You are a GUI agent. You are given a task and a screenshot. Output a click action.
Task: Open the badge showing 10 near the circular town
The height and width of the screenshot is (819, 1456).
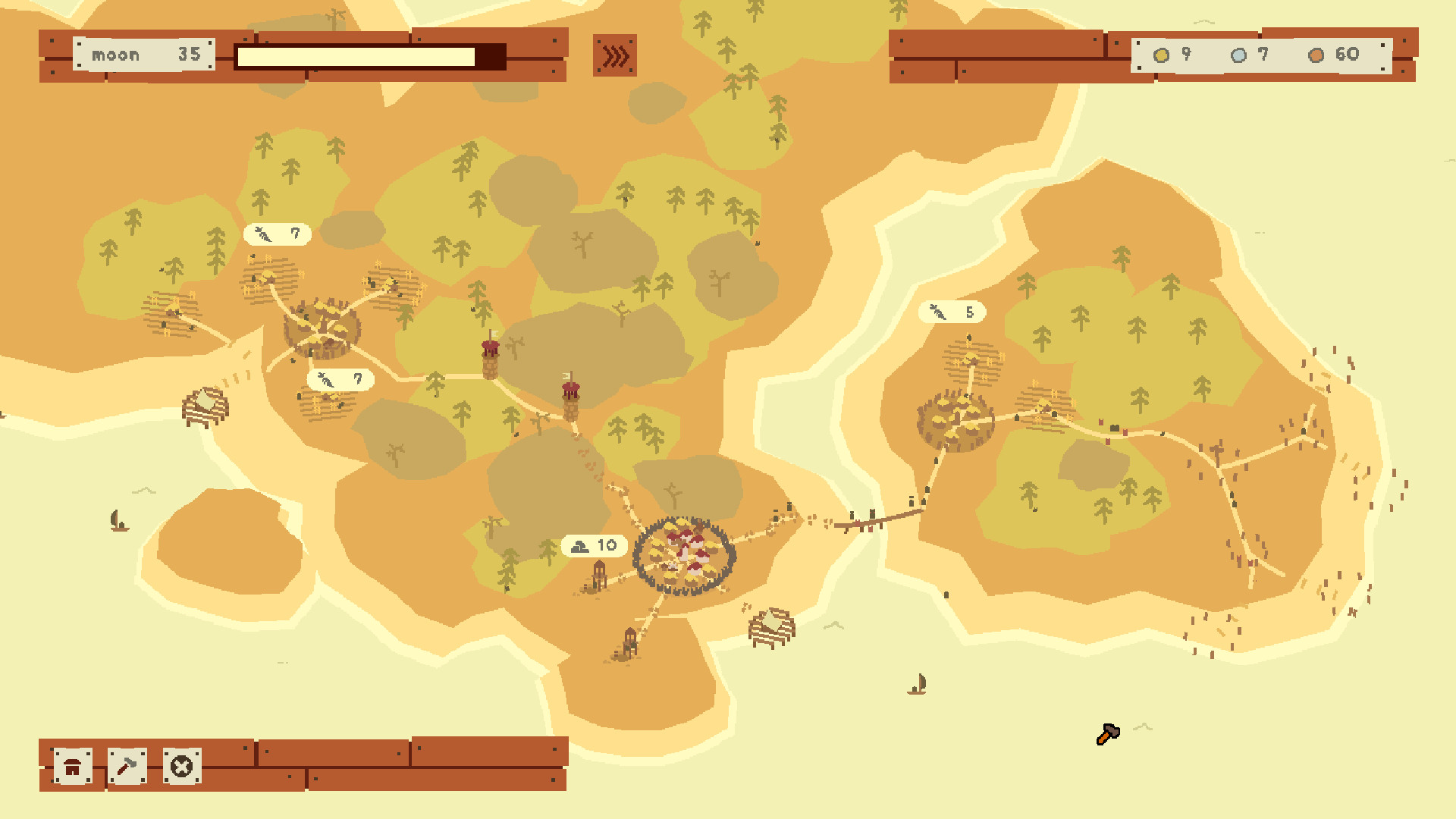click(x=594, y=544)
